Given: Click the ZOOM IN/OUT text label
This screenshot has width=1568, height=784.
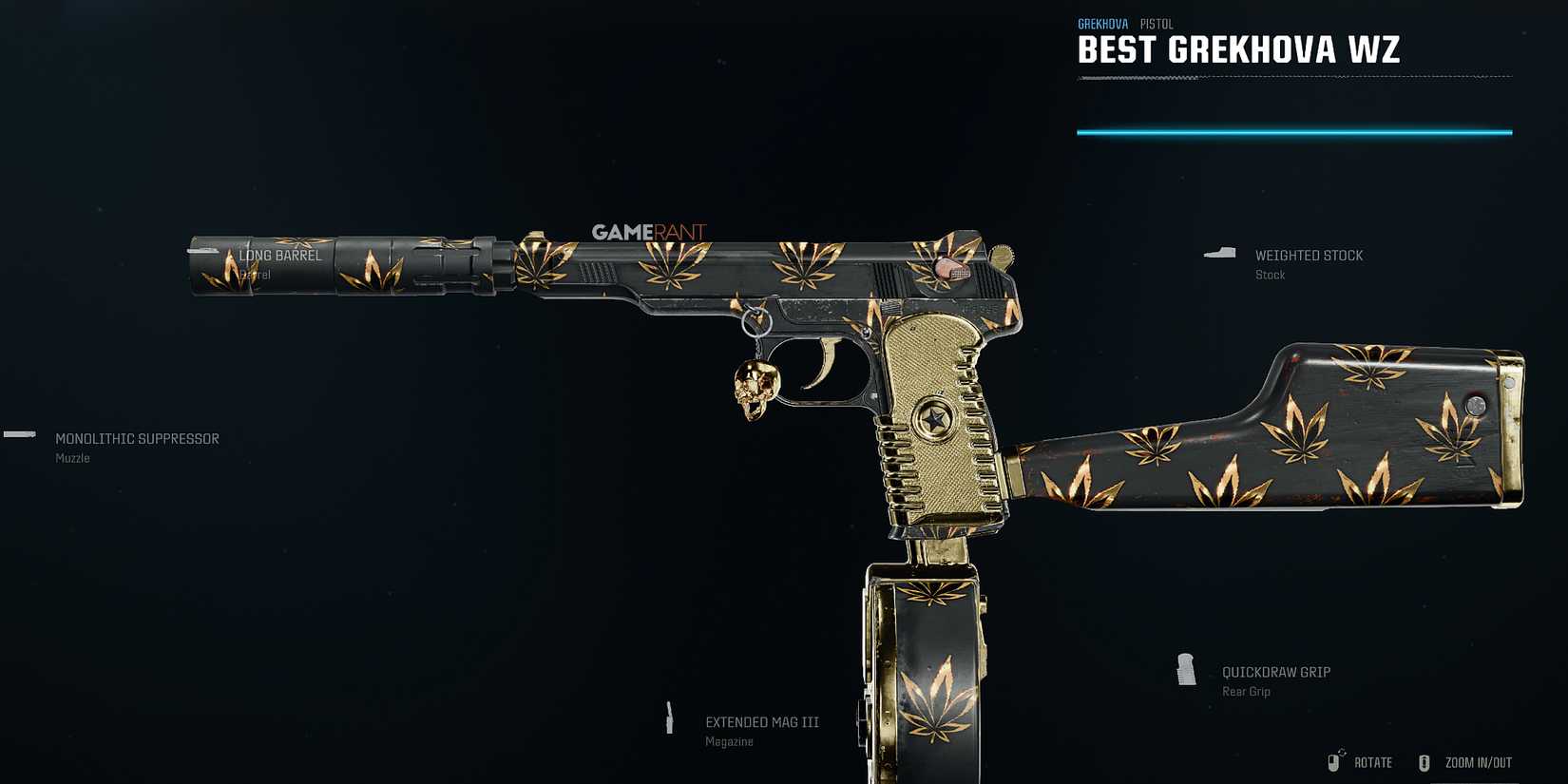Looking at the screenshot, I should click(1477, 761).
